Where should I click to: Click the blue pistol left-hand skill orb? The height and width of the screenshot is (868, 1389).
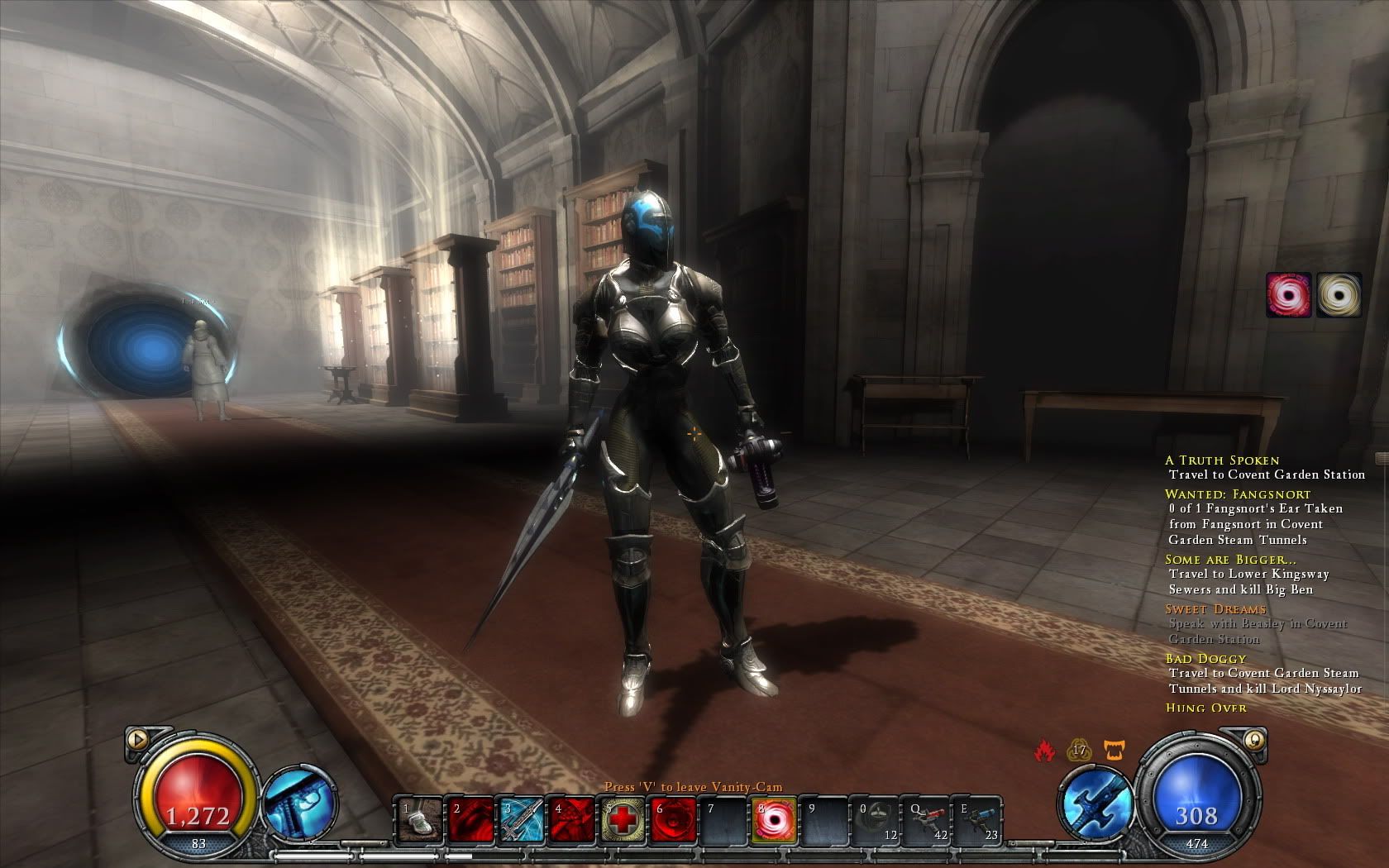click(298, 802)
